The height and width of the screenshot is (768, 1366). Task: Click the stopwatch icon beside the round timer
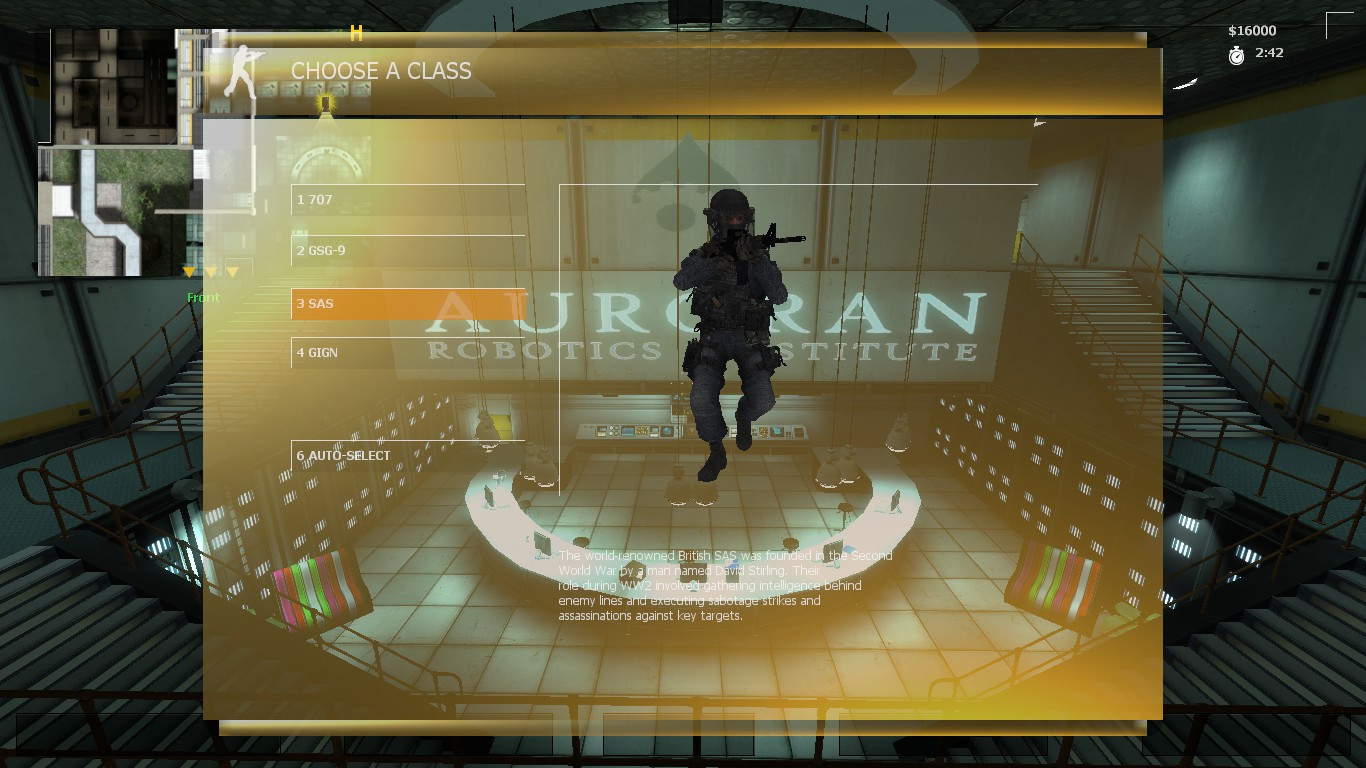(x=1237, y=53)
